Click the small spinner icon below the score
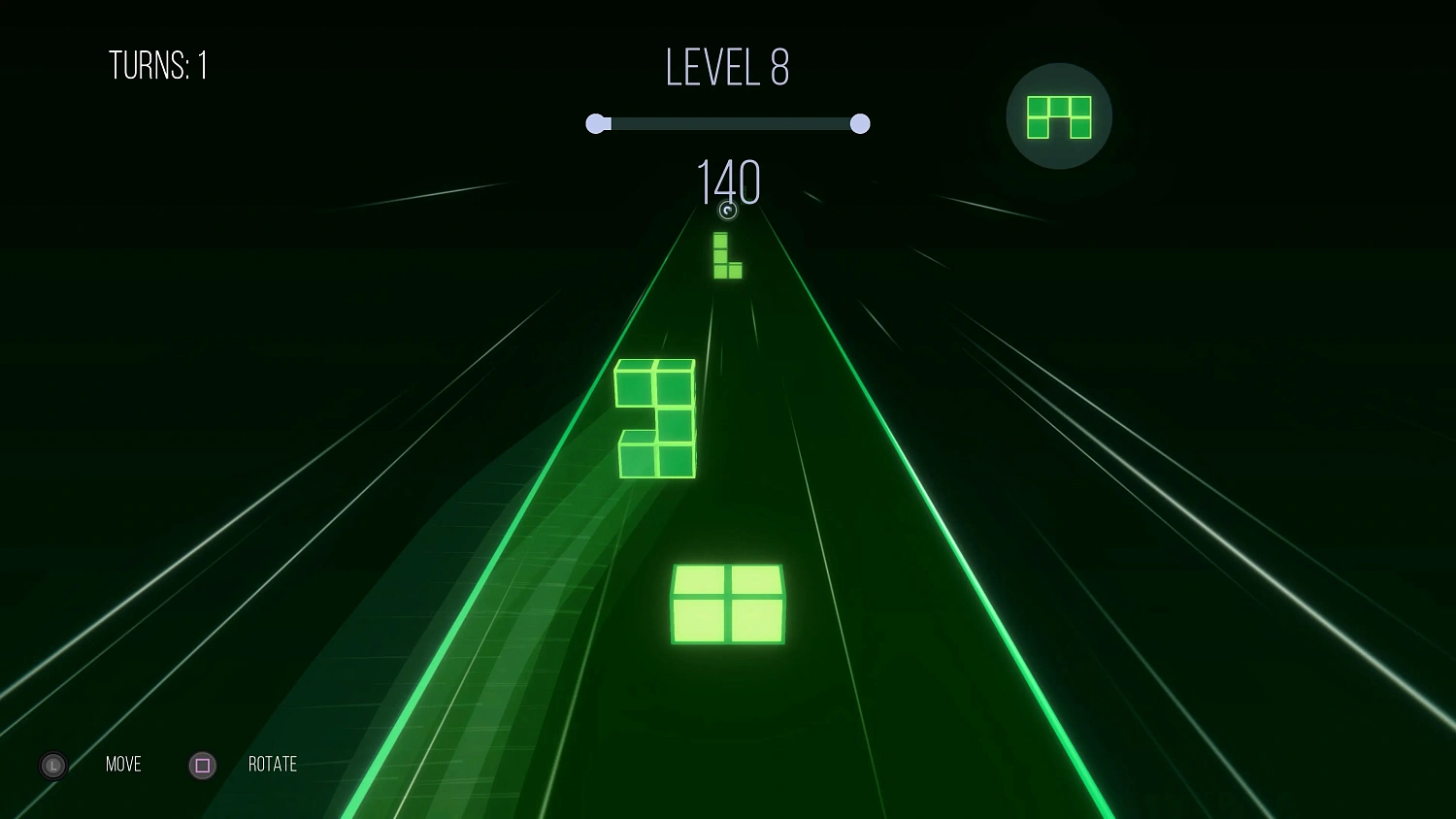This screenshot has height=819, width=1456. 728,211
